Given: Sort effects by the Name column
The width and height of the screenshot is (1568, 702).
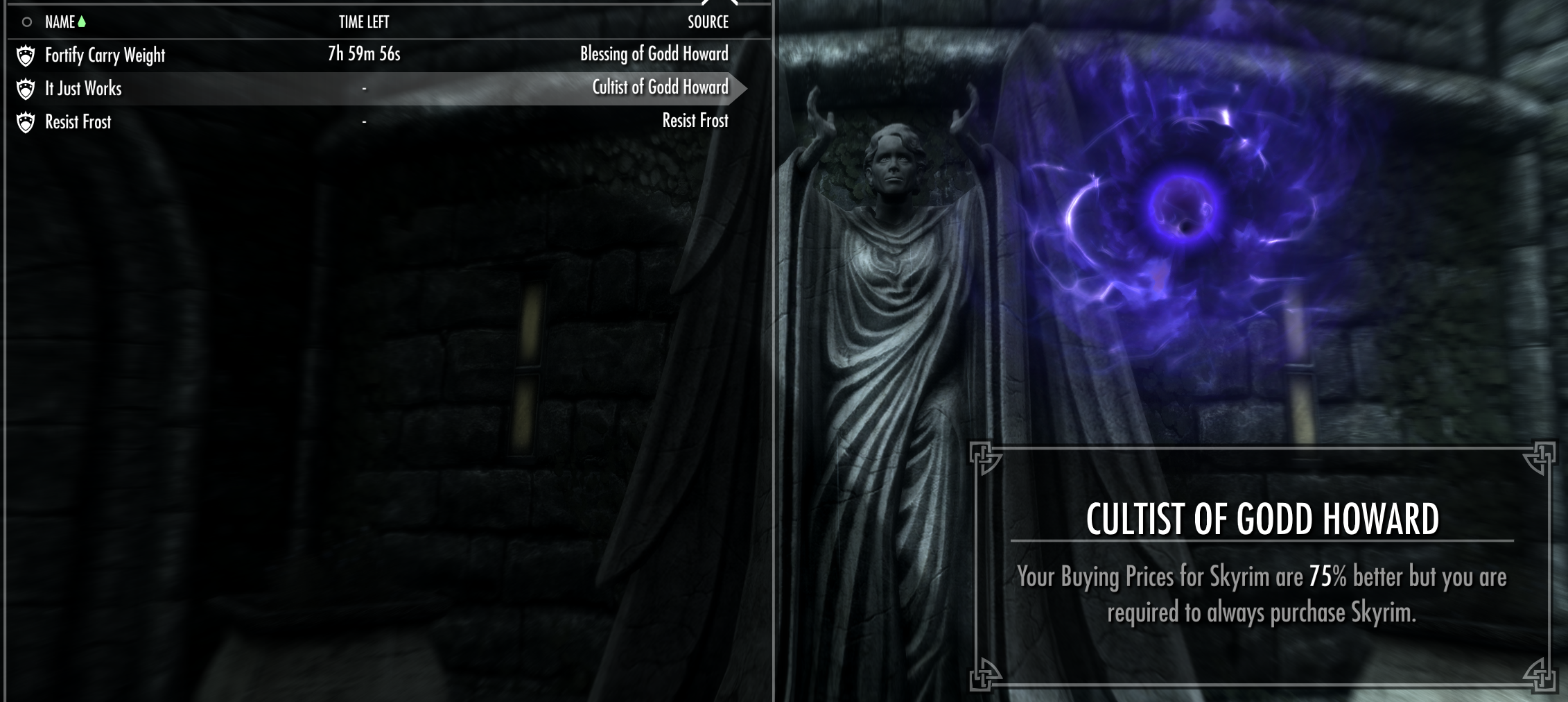Looking at the screenshot, I should (60, 22).
